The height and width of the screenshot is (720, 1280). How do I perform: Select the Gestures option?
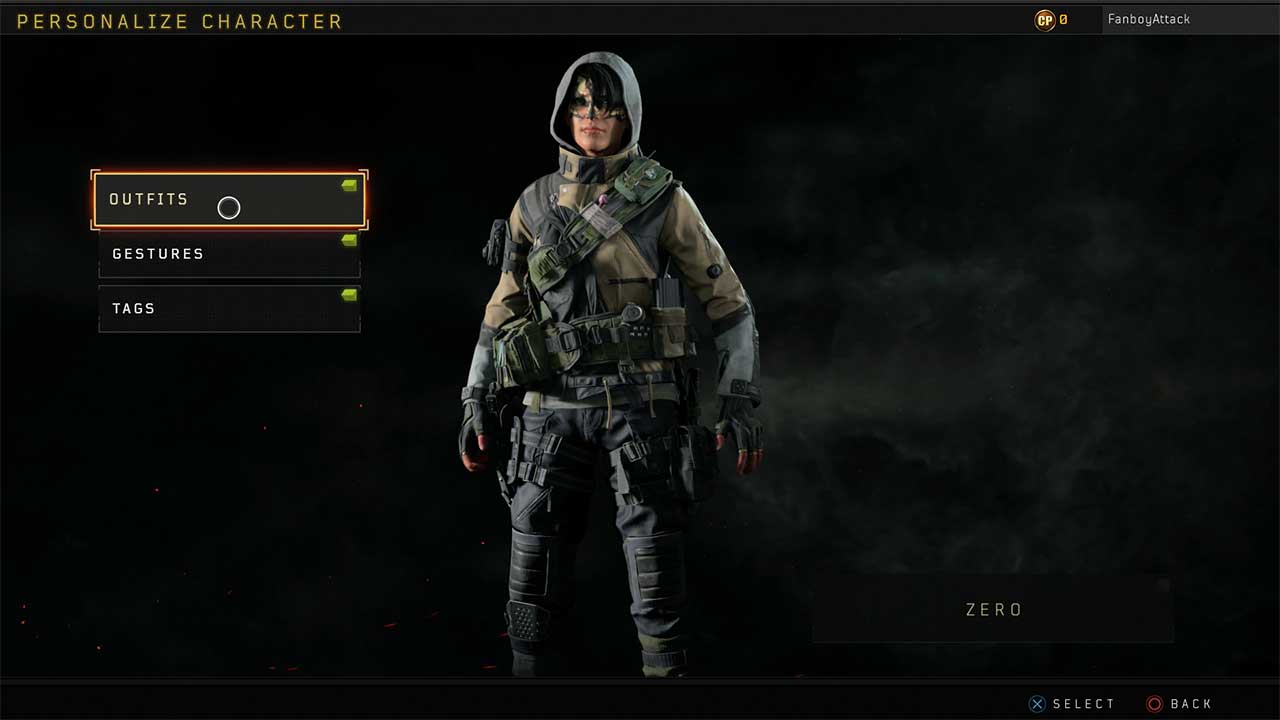tap(229, 254)
